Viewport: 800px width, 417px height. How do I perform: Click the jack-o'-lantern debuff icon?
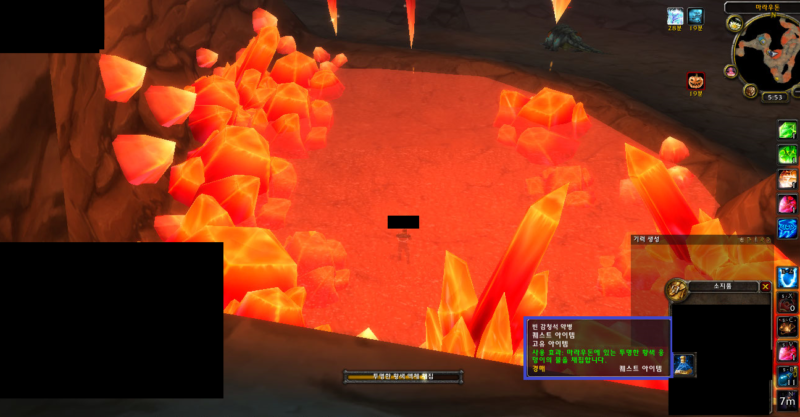tap(695, 79)
